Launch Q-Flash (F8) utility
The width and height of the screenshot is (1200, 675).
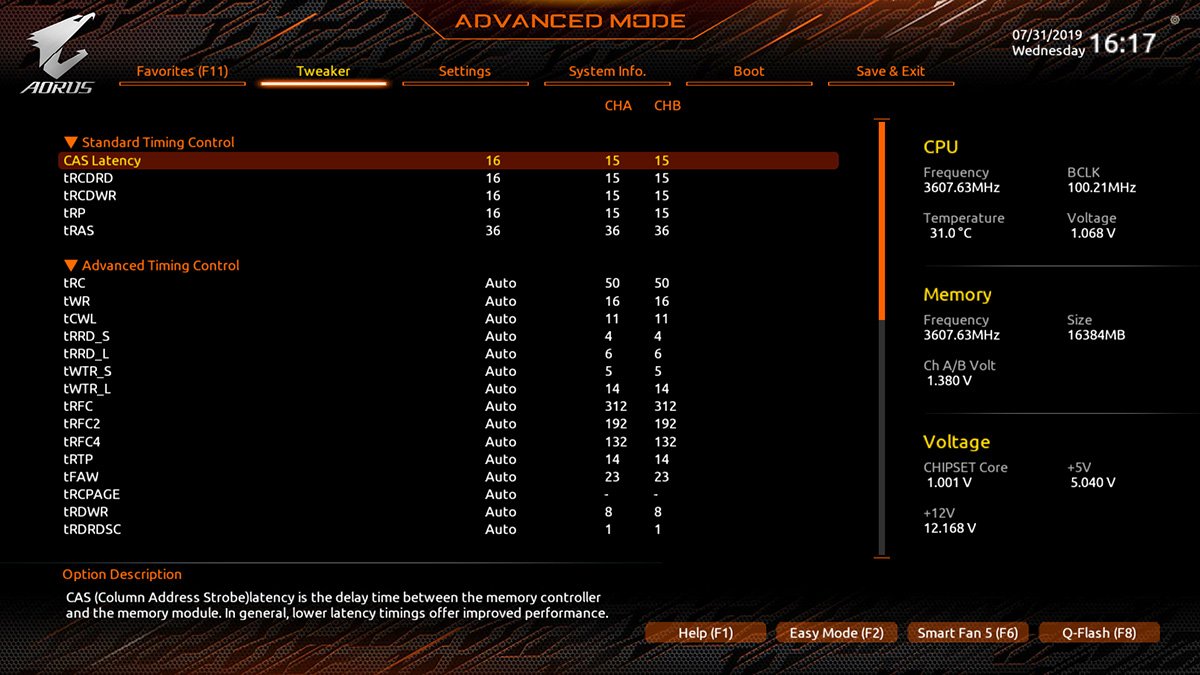(x=1099, y=633)
